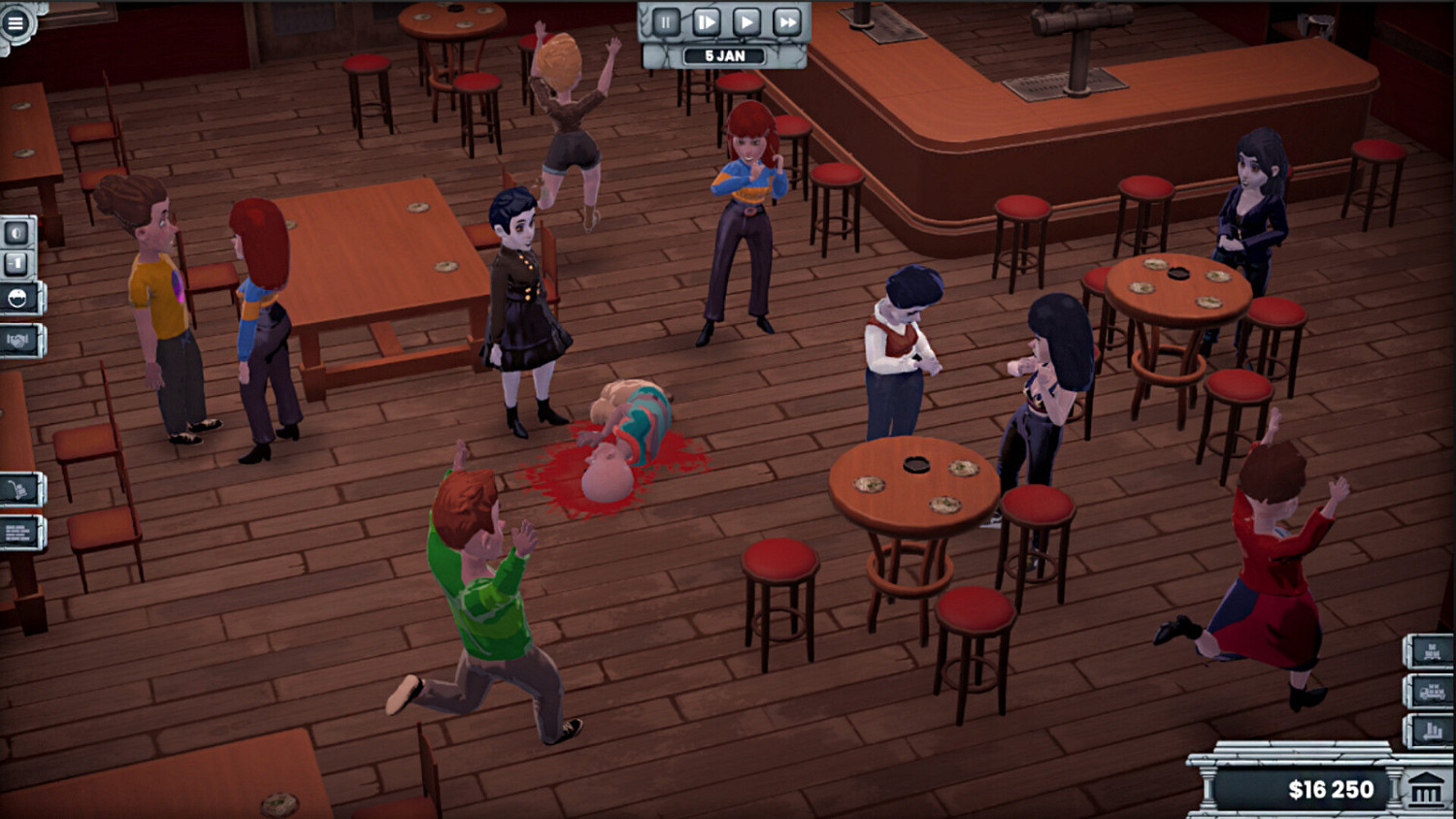
Task: Resume normal speed with the play button
Action: pos(747,19)
